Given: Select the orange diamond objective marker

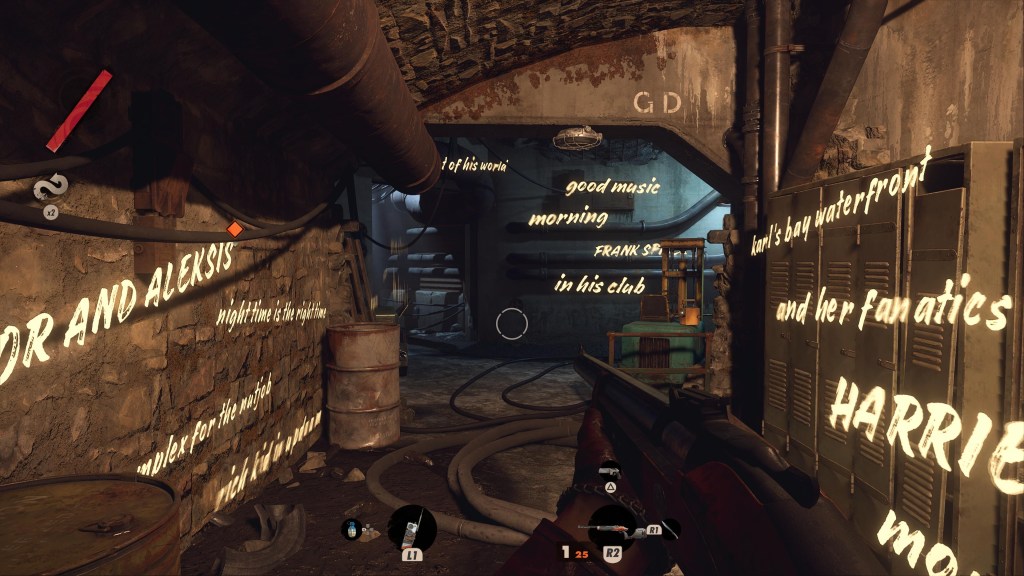Looking at the screenshot, I should coord(235,229).
